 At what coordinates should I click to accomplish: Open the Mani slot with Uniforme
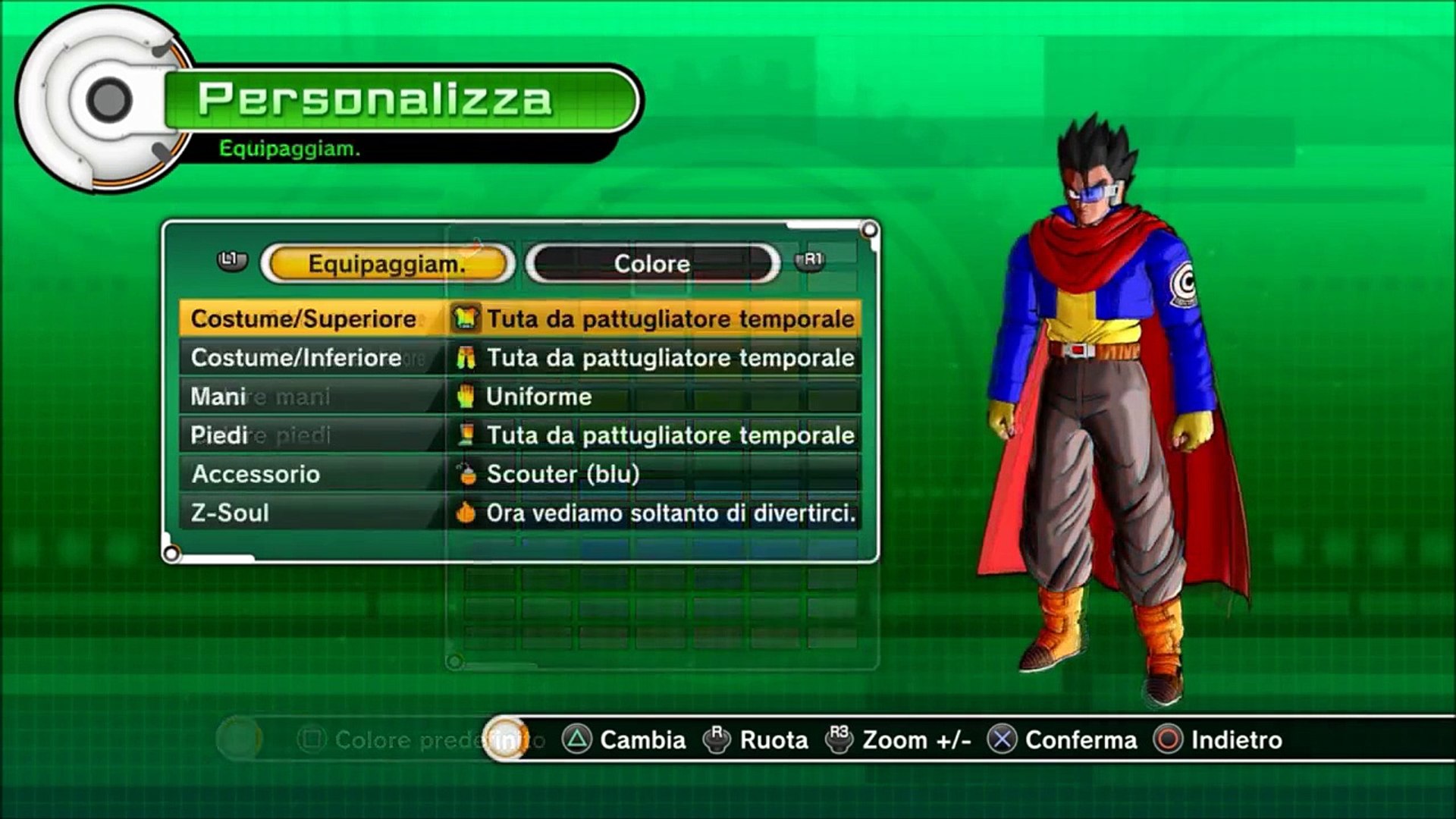(x=520, y=397)
